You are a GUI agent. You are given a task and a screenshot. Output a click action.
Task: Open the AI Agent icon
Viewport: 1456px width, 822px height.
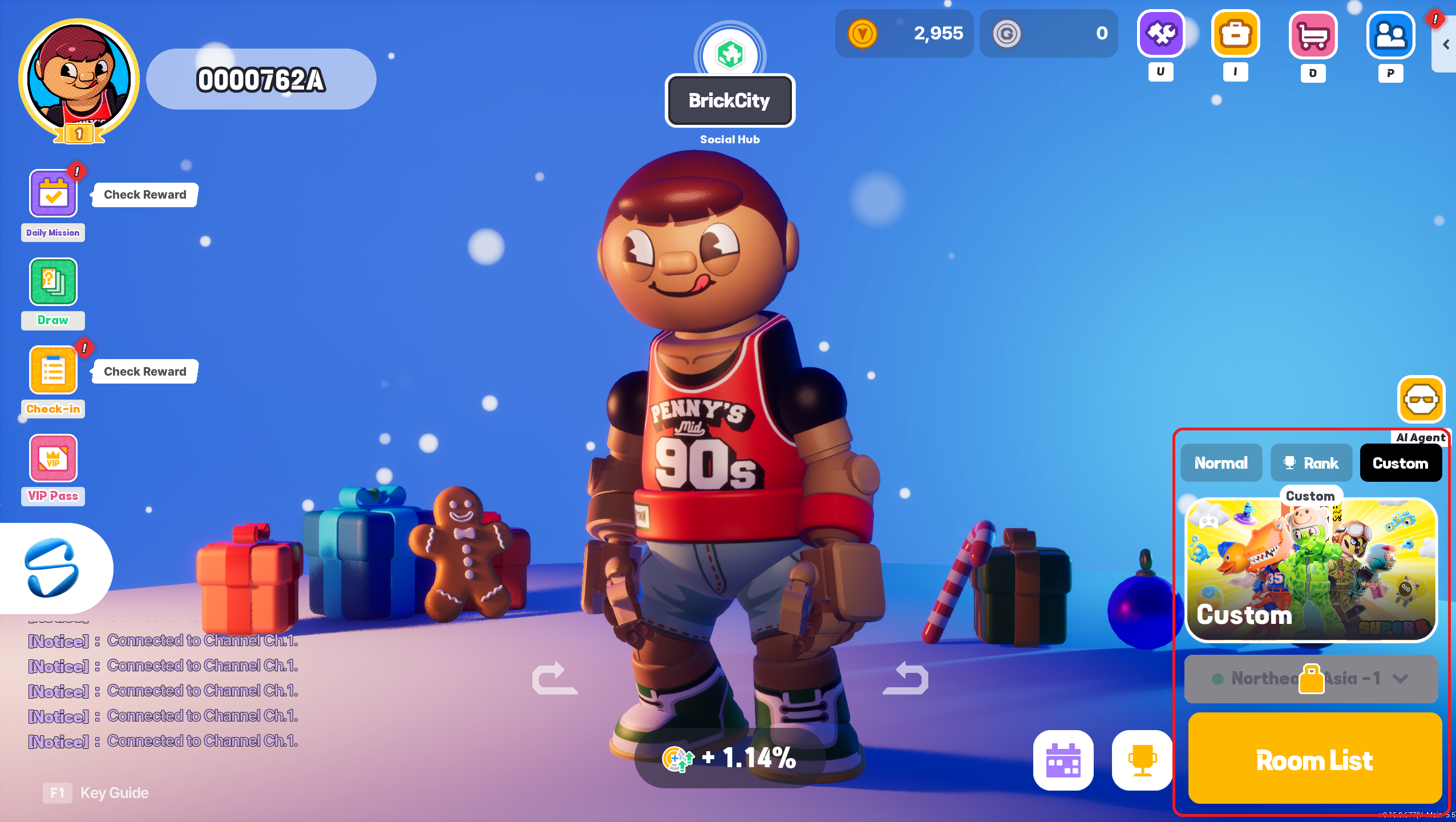(x=1421, y=400)
